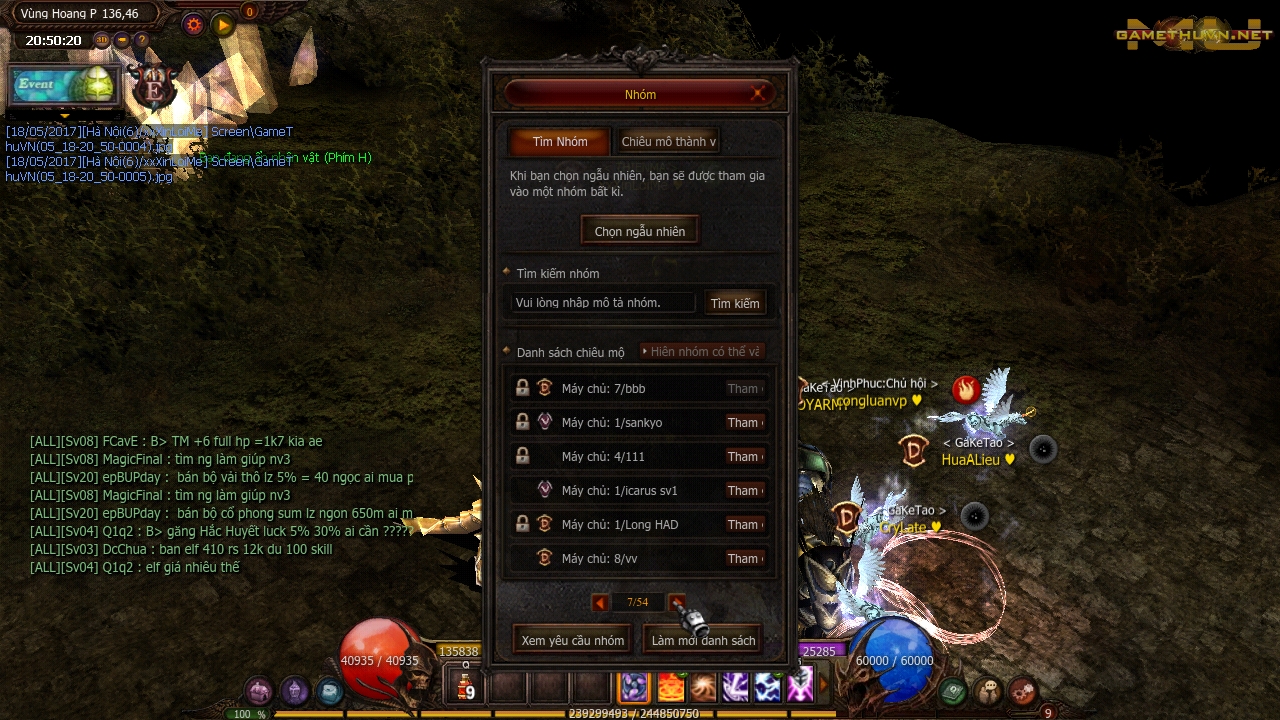Enable auto-play with the orange play button
The width and height of the screenshot is (1280, 720).
coord(222,25)
